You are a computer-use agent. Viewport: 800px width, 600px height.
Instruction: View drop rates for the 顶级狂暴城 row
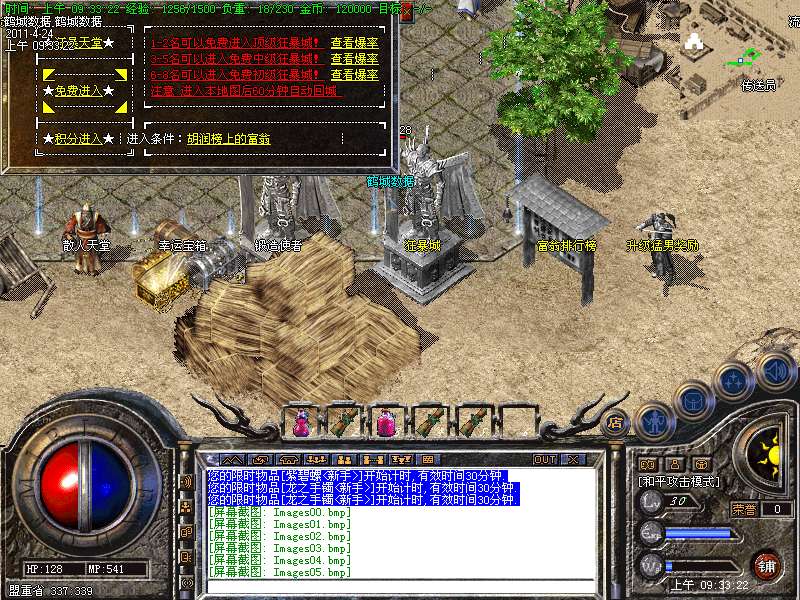point(354,43)
